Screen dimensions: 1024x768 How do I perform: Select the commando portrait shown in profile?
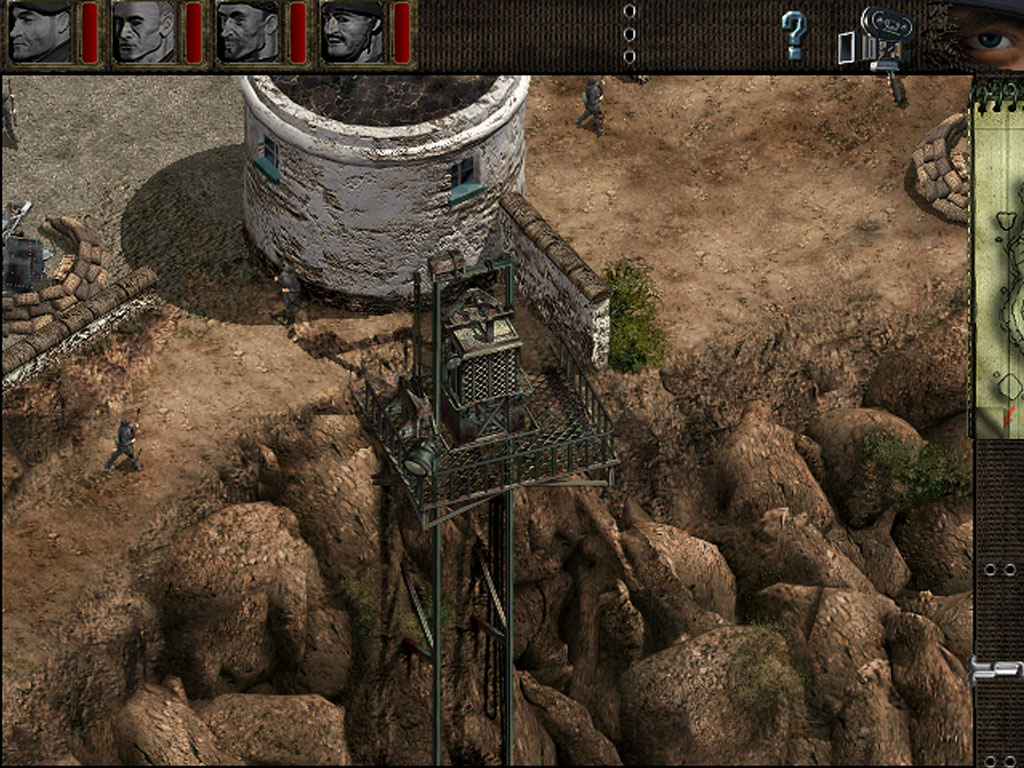coord(40,32)
